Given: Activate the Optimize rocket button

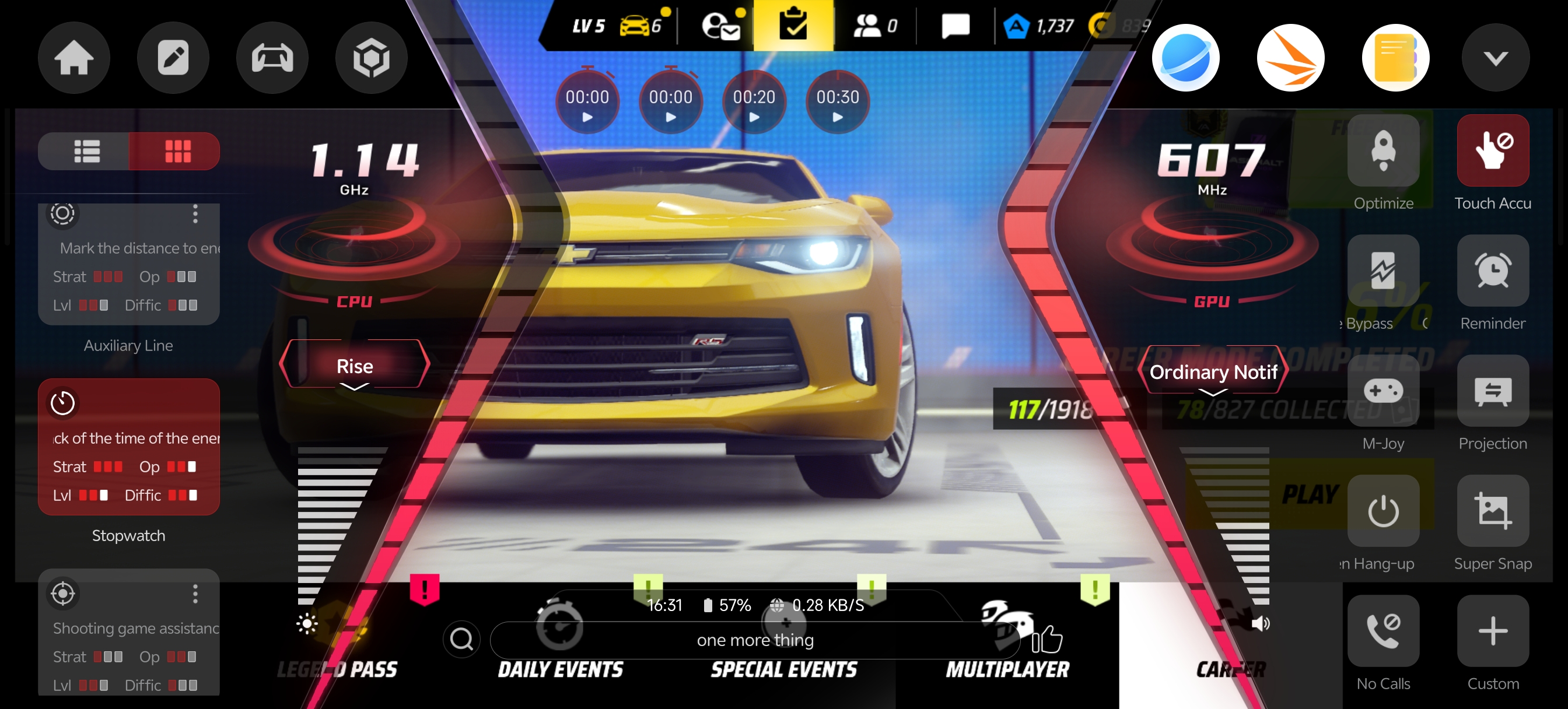Looking at the screenshot, I should [x=1383, y=151].
